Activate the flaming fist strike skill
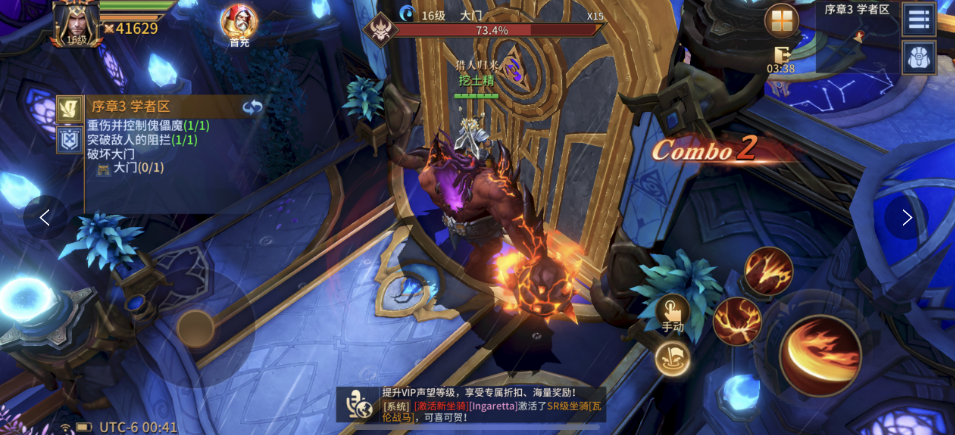 (768, 270)
